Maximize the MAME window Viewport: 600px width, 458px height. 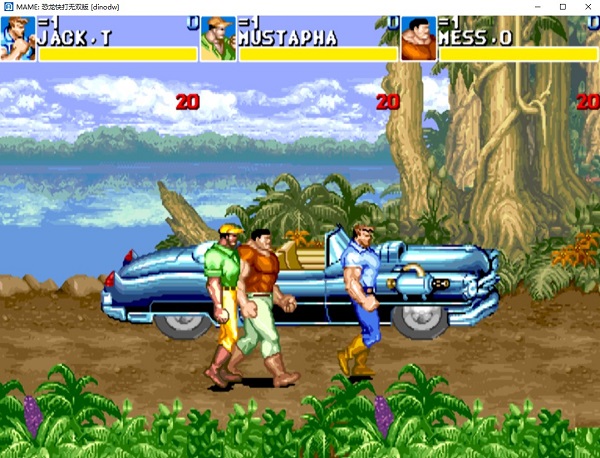tap(562, 7)
